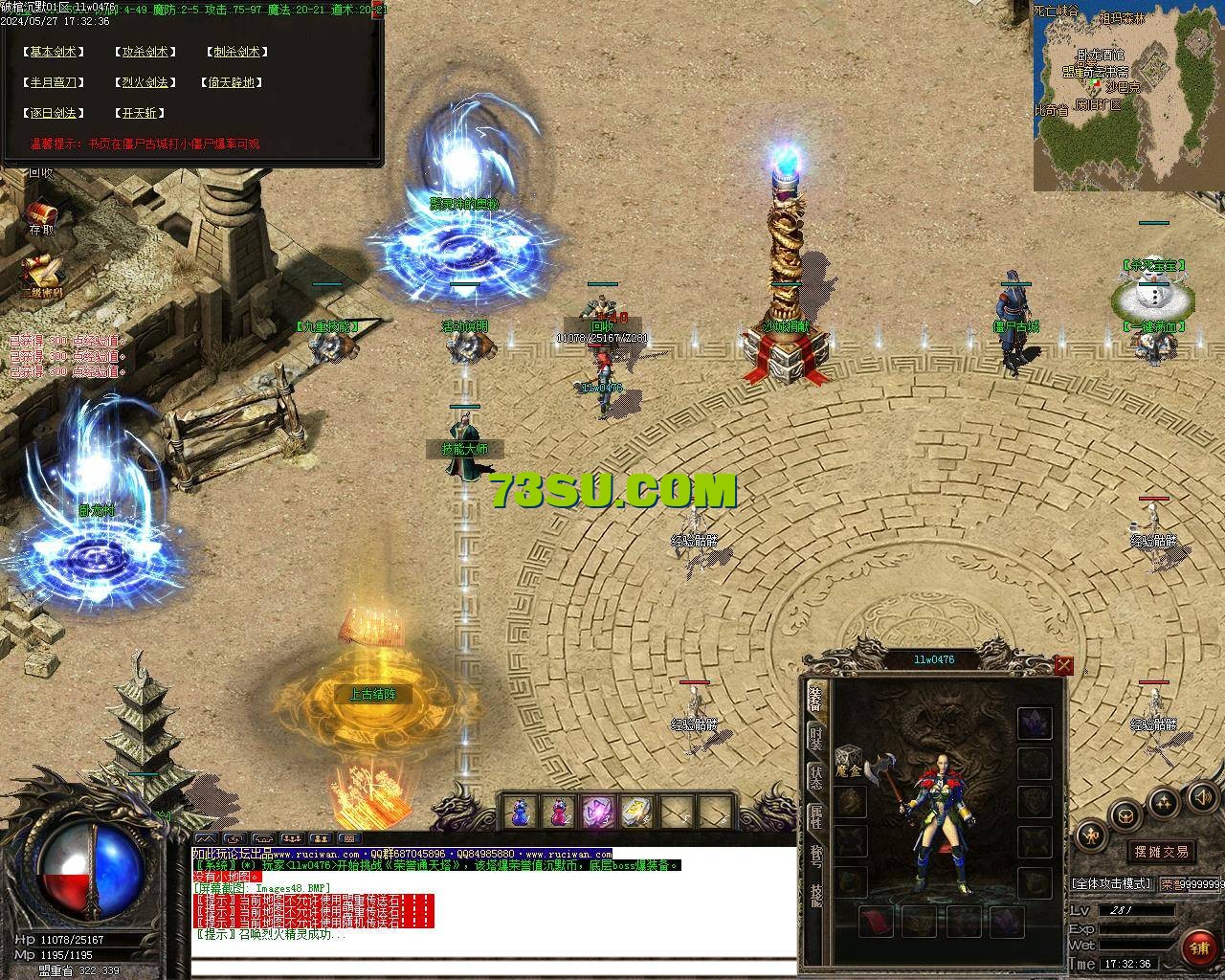Toggle the sound speaker icon

[1200, 795]
